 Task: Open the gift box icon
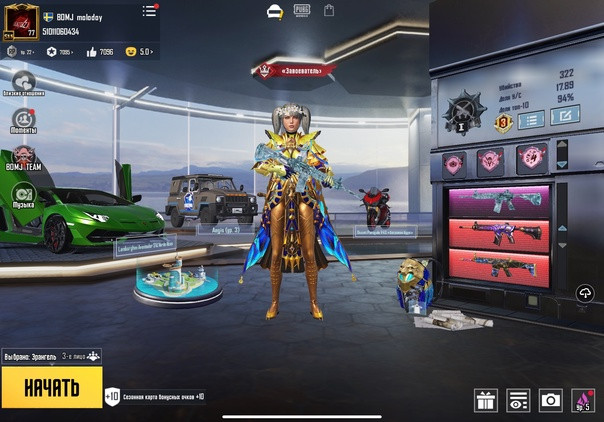click(x=486, y=401)
